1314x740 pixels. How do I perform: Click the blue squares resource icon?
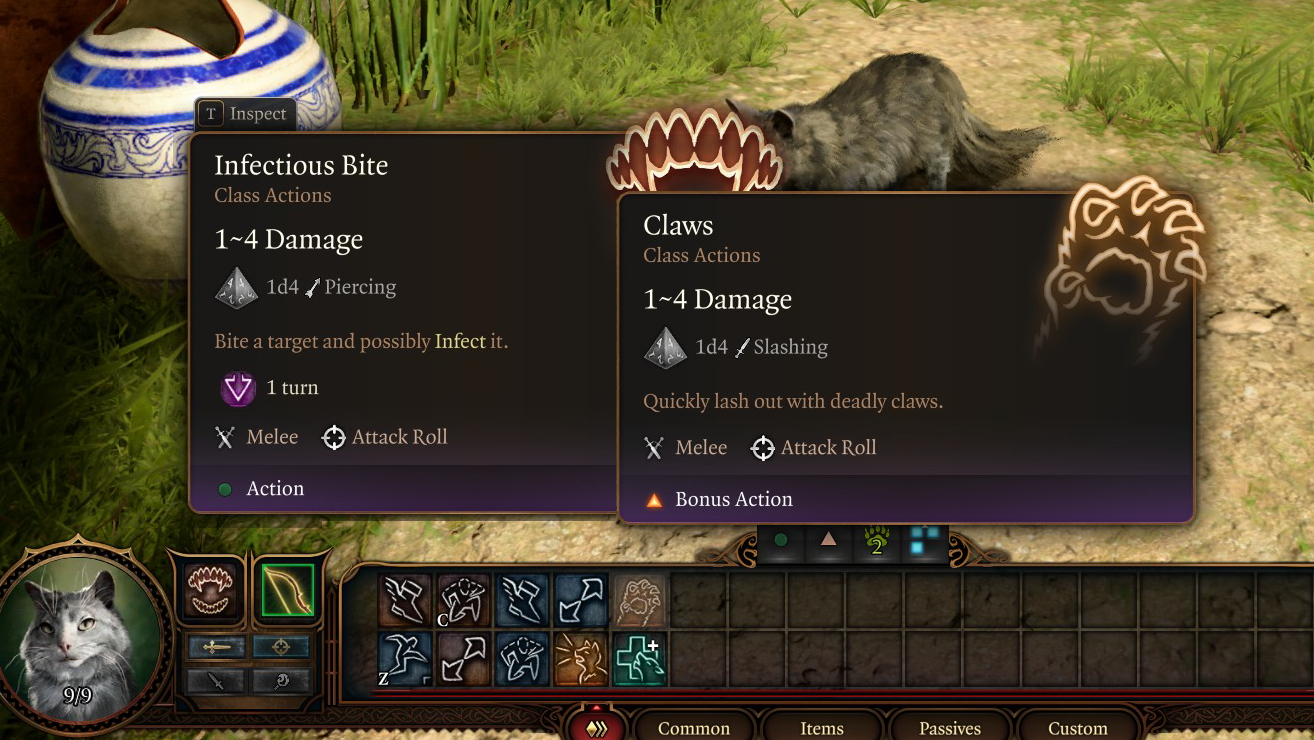[x=925, y=540]
